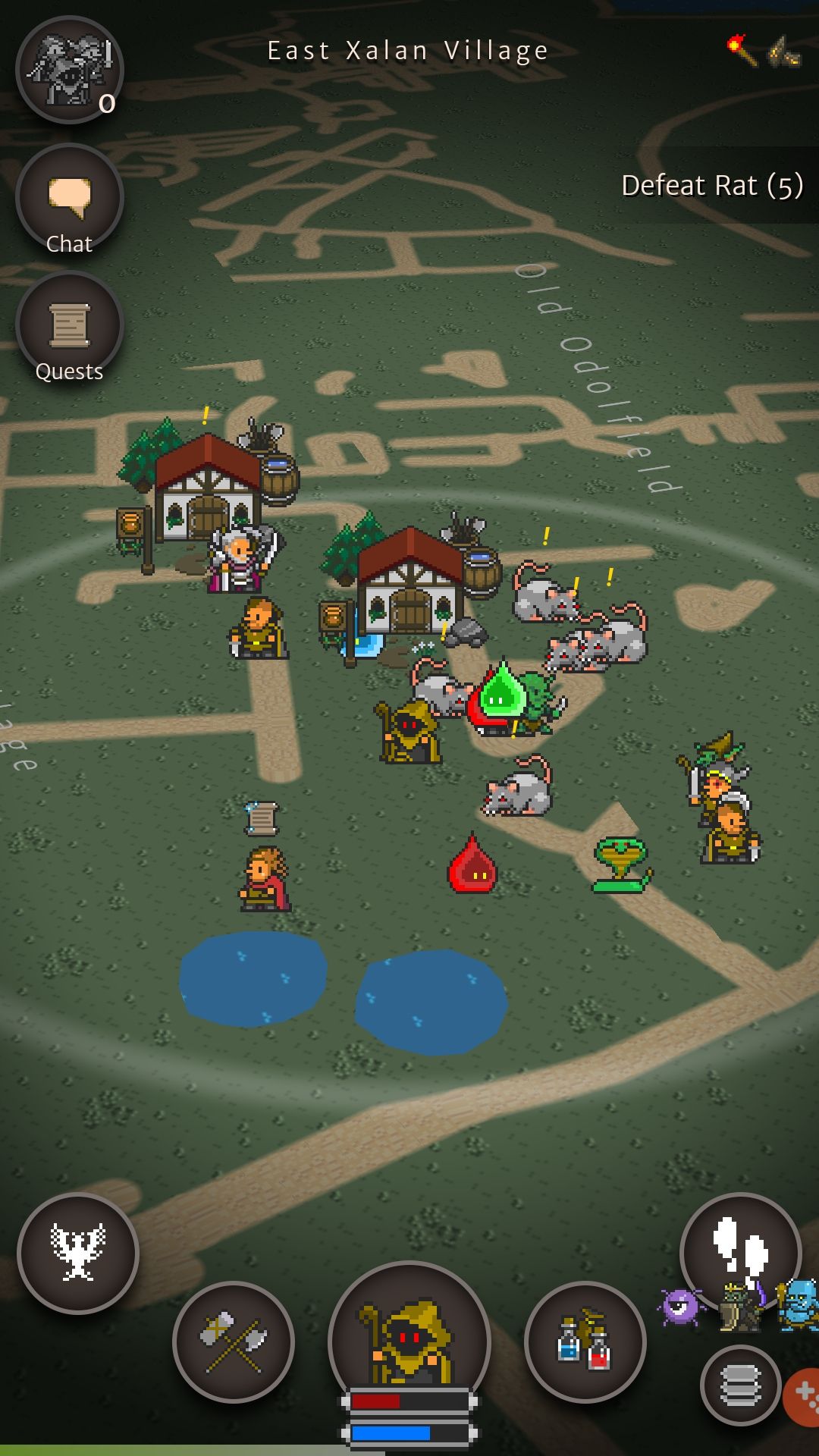Tap the torch icon
This screenshot has height=1456, width=819.
(742, 50)
